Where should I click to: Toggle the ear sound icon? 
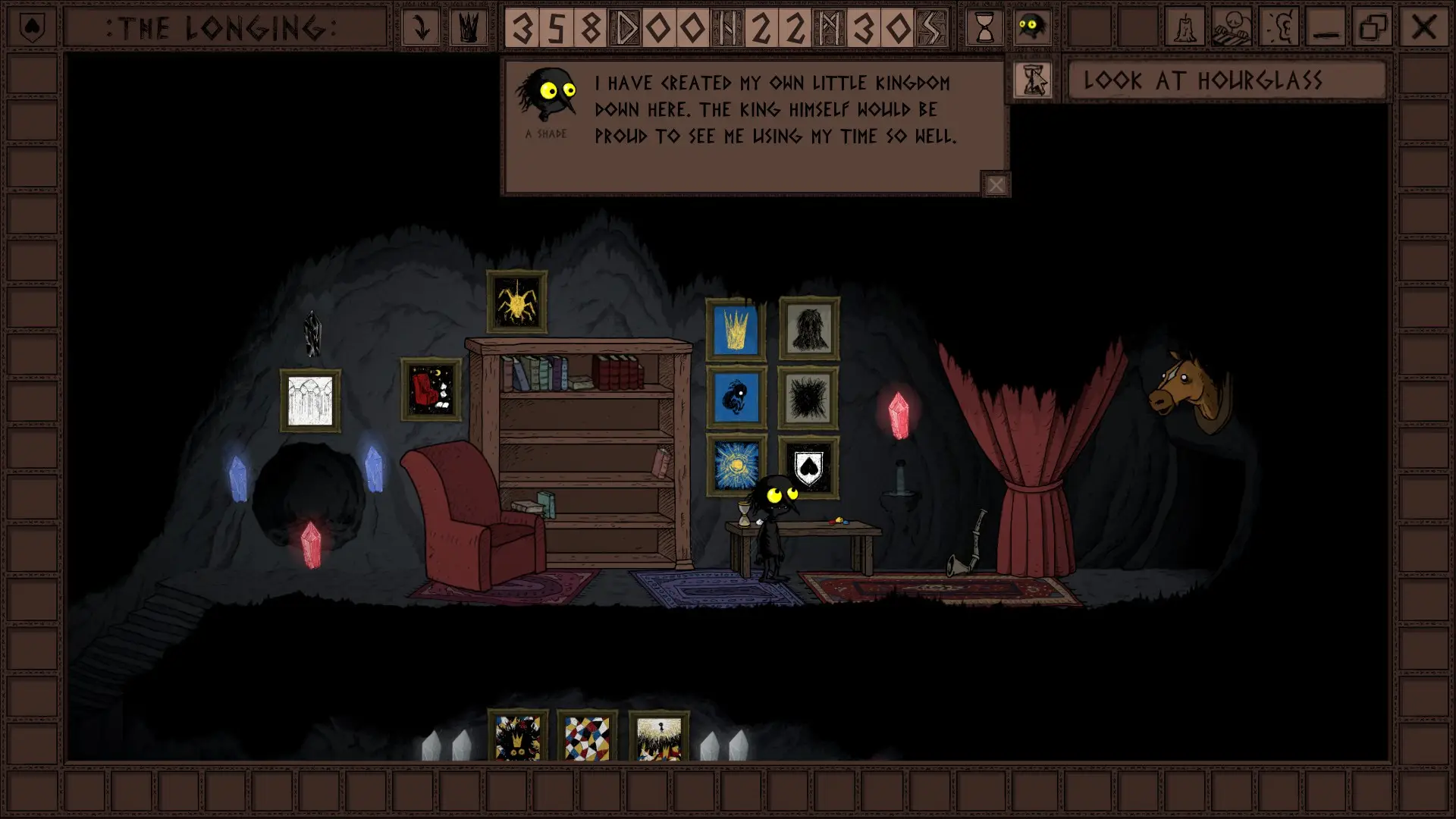tap(1280, 28)
